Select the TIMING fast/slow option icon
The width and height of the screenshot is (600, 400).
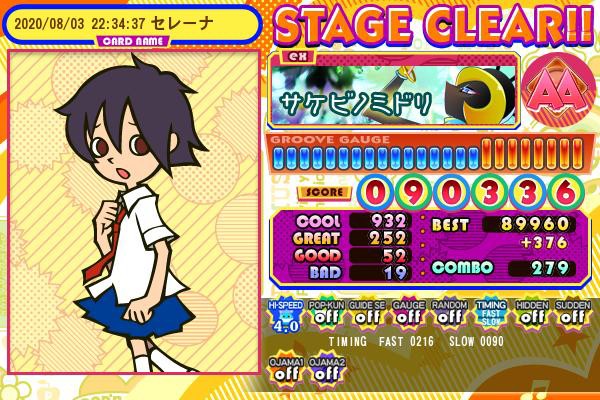[489, 313]
